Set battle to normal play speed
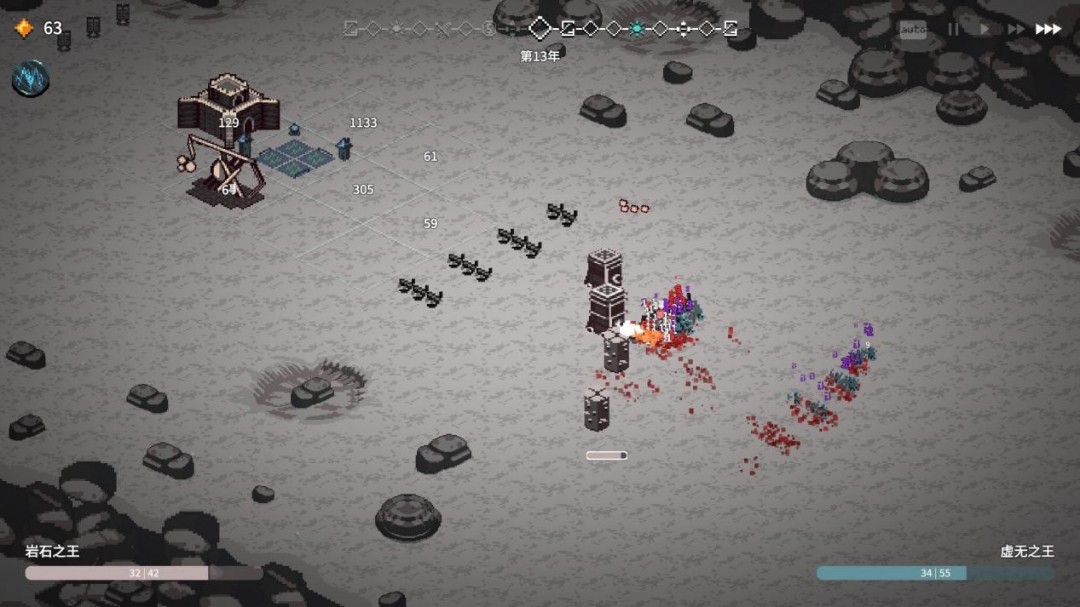Viewport: 1080px width, 607px height. [x=984, y=29]
